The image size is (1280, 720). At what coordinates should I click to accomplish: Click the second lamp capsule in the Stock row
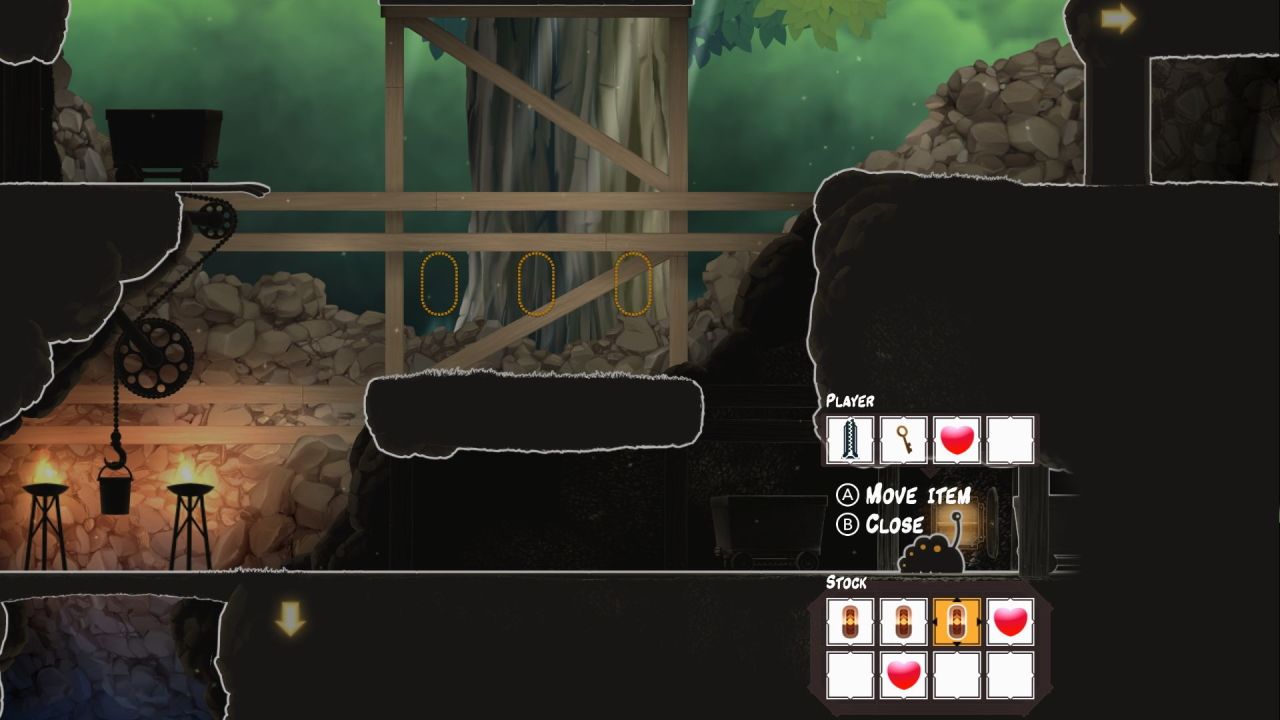[903, 622]
